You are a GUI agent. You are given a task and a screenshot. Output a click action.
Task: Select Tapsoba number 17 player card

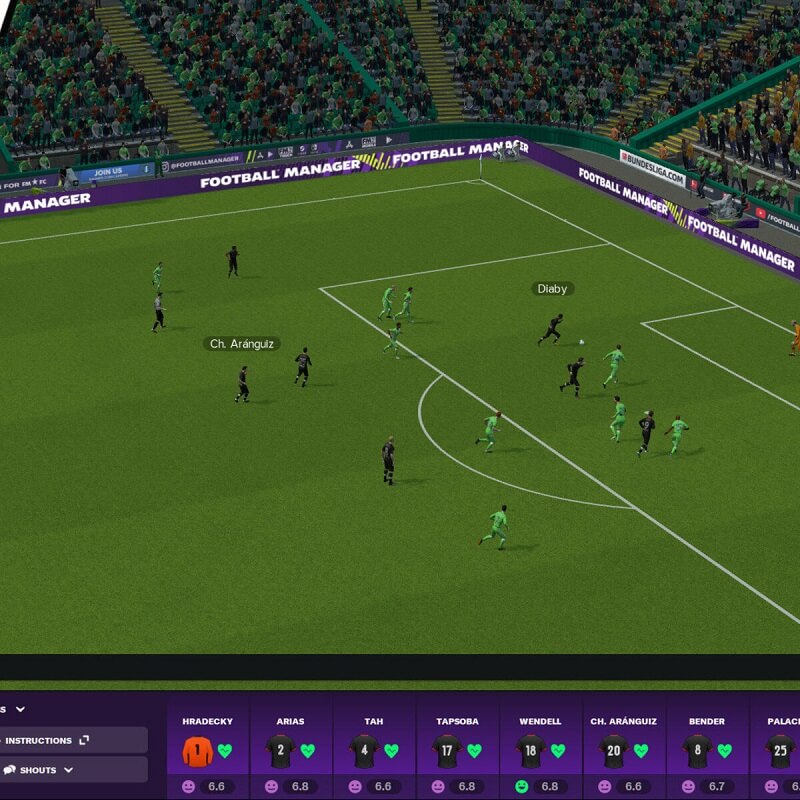[x=457, y=748]
